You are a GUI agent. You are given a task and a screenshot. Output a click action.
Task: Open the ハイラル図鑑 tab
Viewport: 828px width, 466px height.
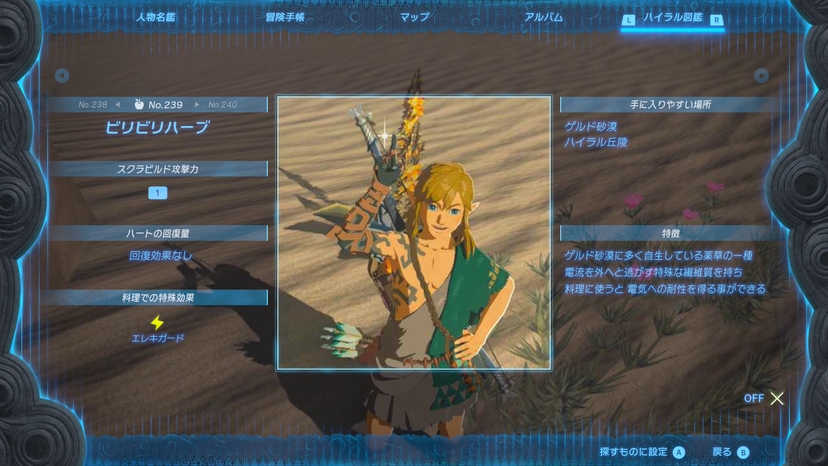point(672,18)
